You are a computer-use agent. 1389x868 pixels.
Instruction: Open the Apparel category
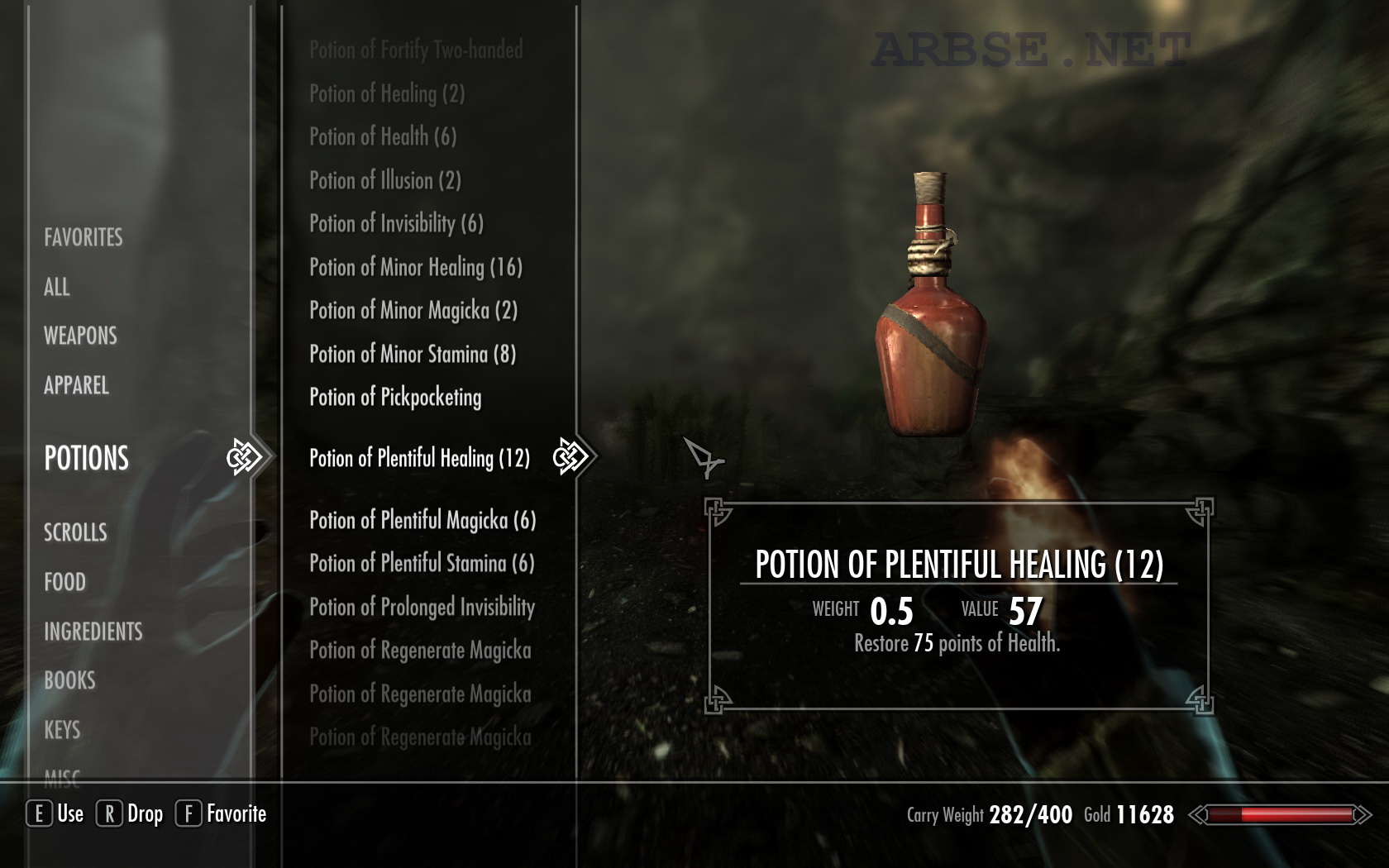76,385
